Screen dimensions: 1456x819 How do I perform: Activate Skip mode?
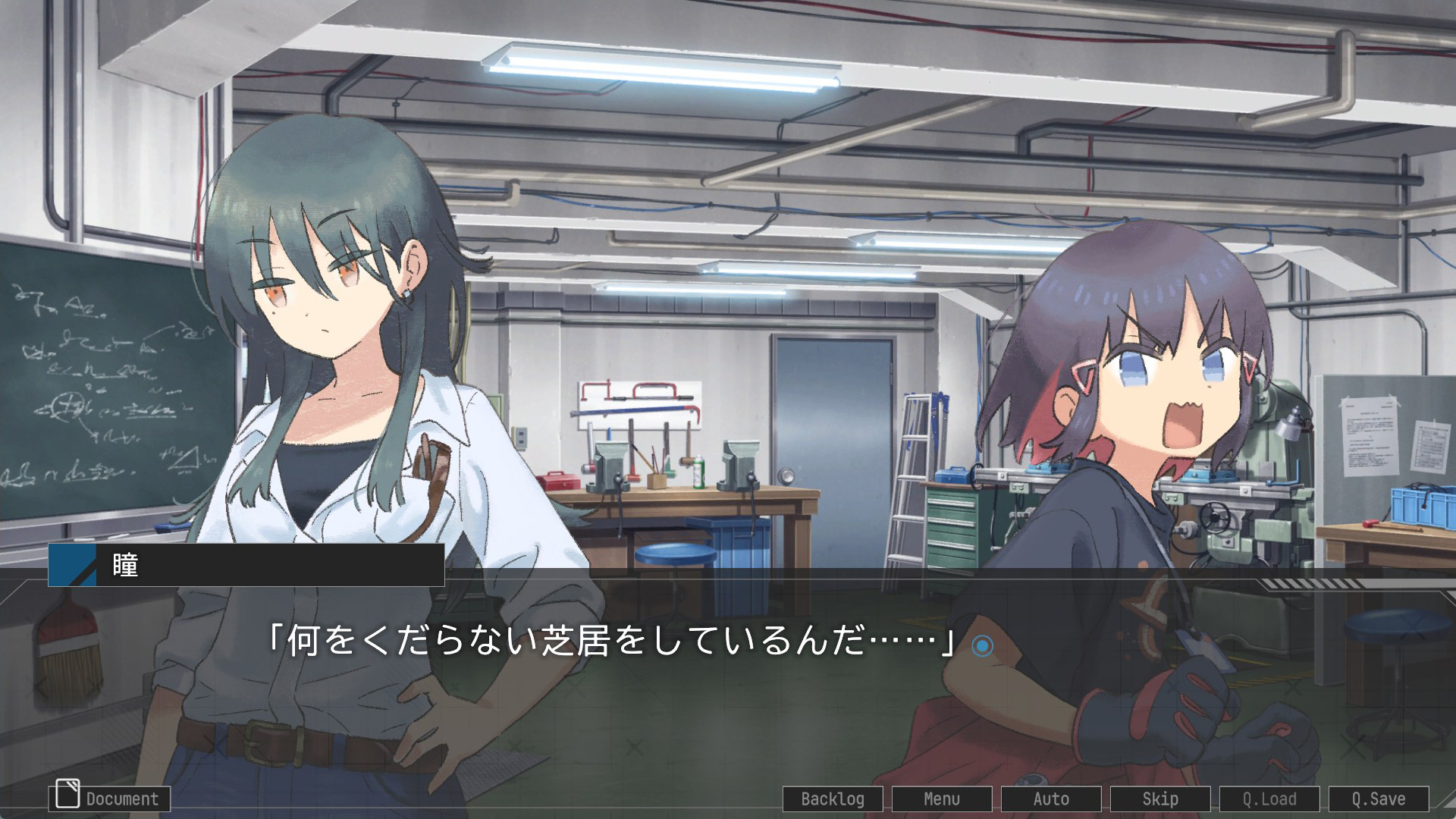tap(1160, 799)
